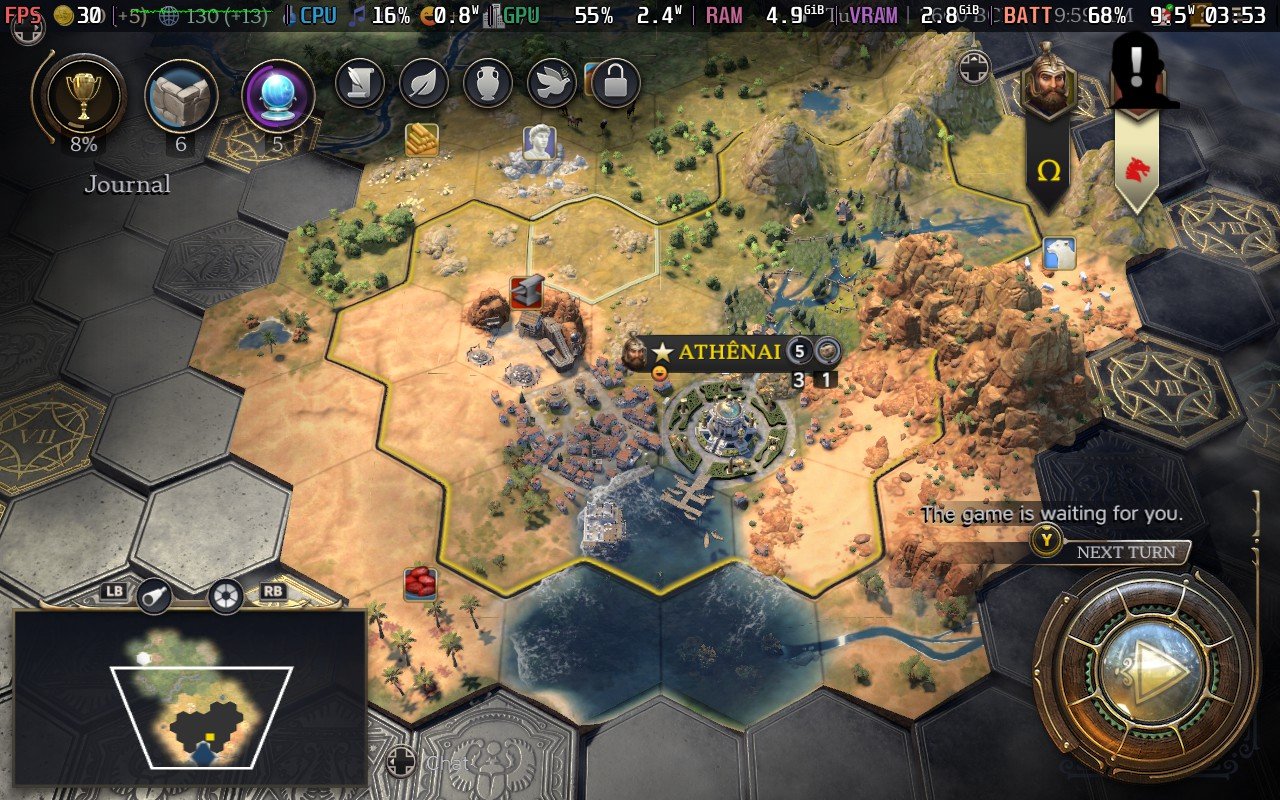Expand the citizen count badge on the Athênai banner

point(798,352)
